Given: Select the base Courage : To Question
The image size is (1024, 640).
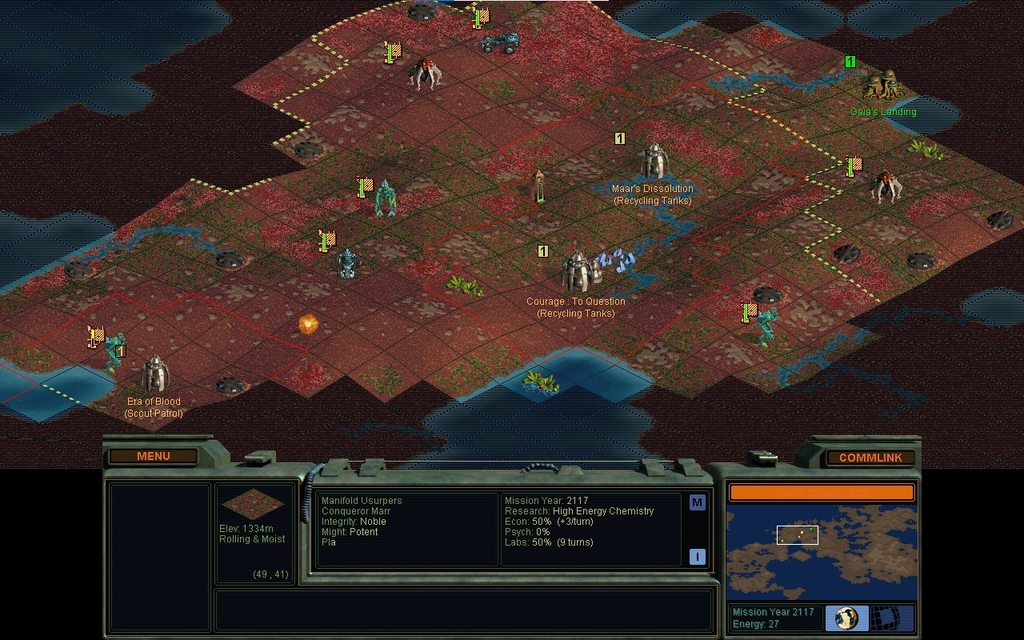Looking at the screenshot, I should click(576, 272).
